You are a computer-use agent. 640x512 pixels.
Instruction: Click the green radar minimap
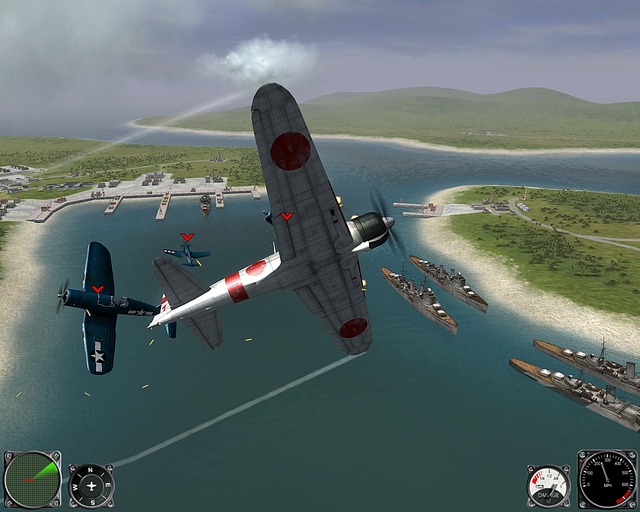[x=32, y=479]
